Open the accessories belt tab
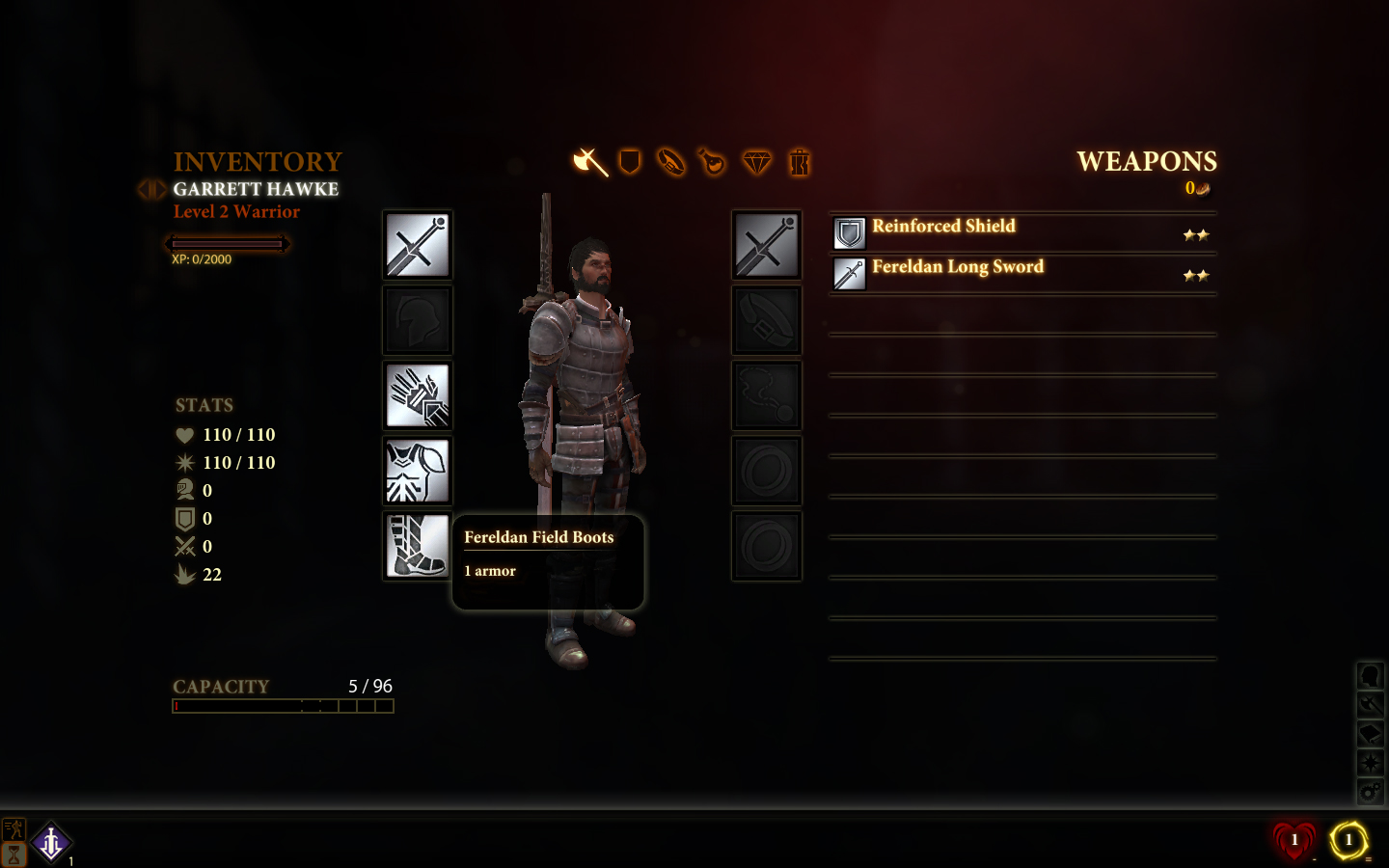1389x868 pixels. click(671, 162)
